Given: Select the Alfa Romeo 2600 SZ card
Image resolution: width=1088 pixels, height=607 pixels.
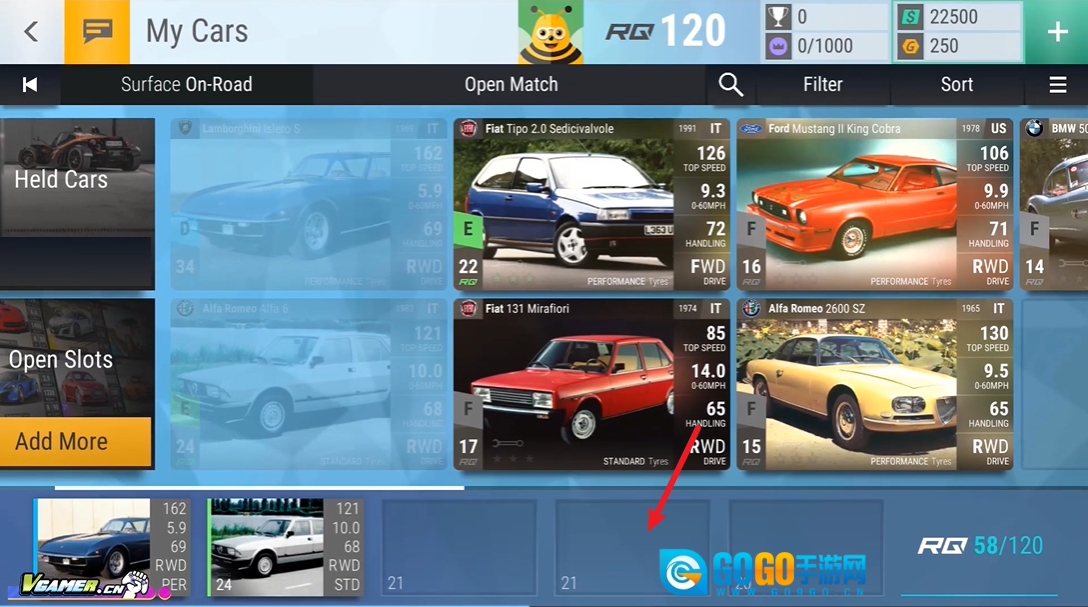Looking at the screenshot, I should pyautogui.click(x=874, y=385).
